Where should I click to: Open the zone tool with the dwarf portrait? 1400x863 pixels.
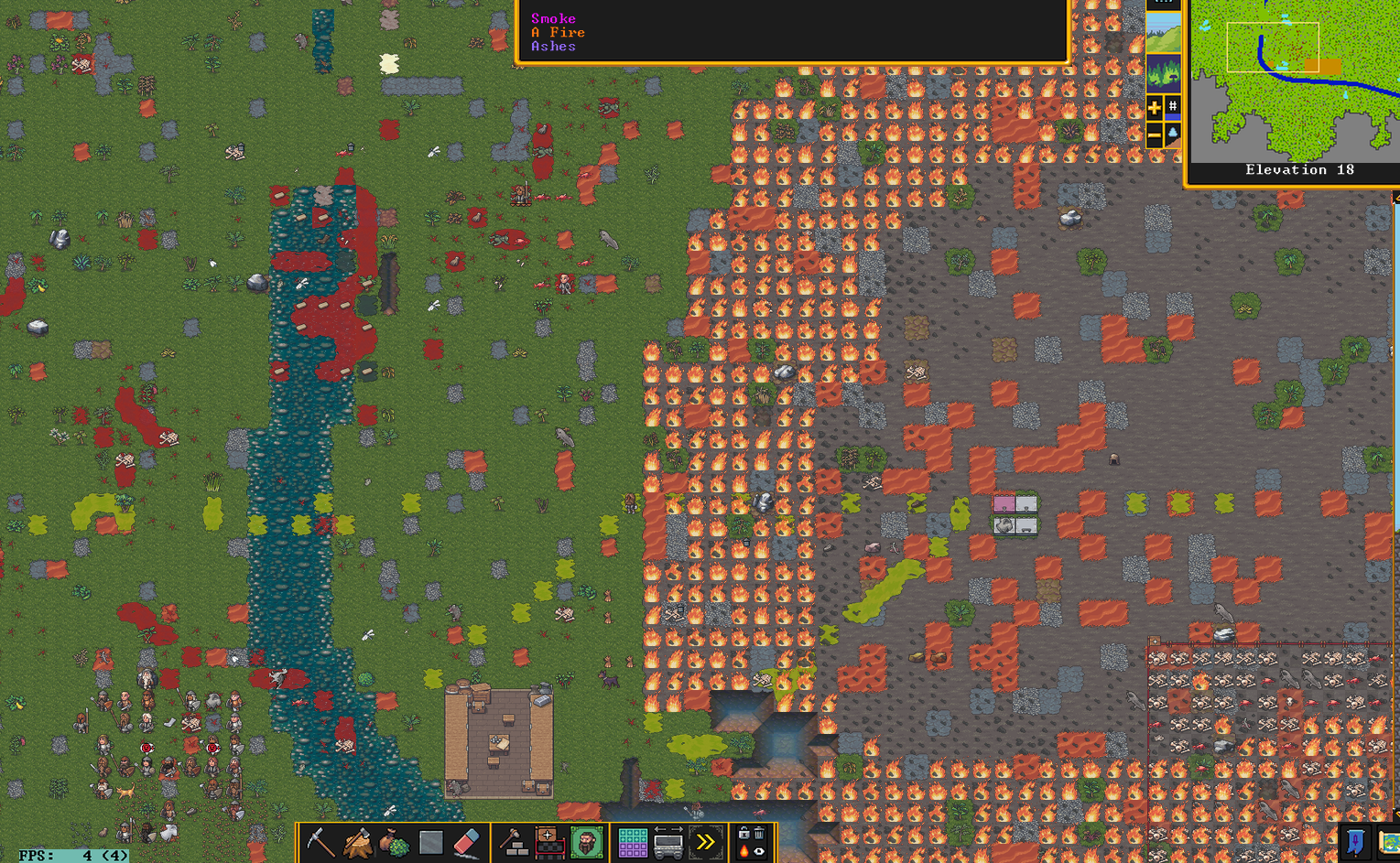click(586, 842)
